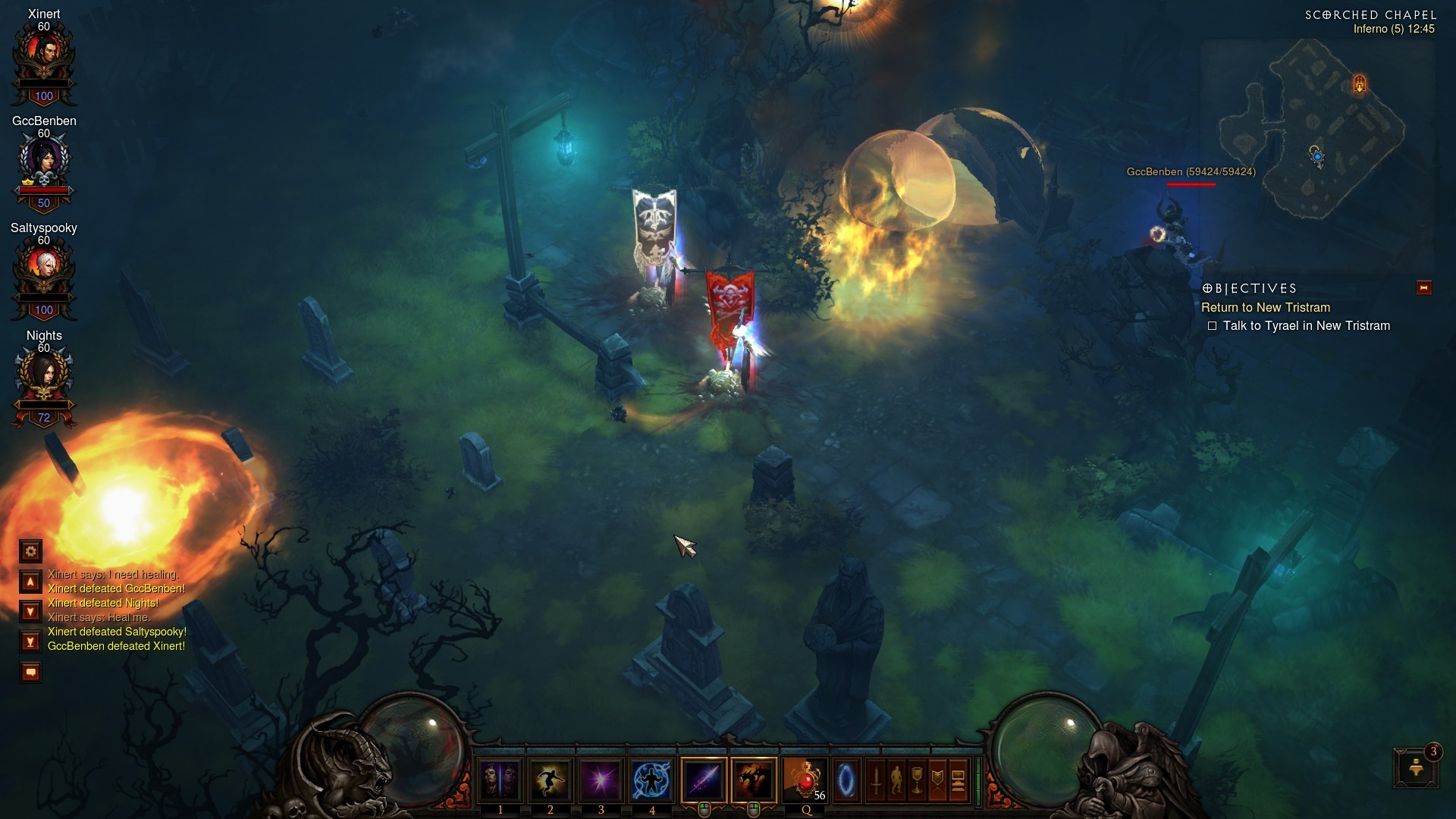This screenshot has height=819, width=1456.
Task: Collapse the Objectives tracker
Action: (1423, 287)
